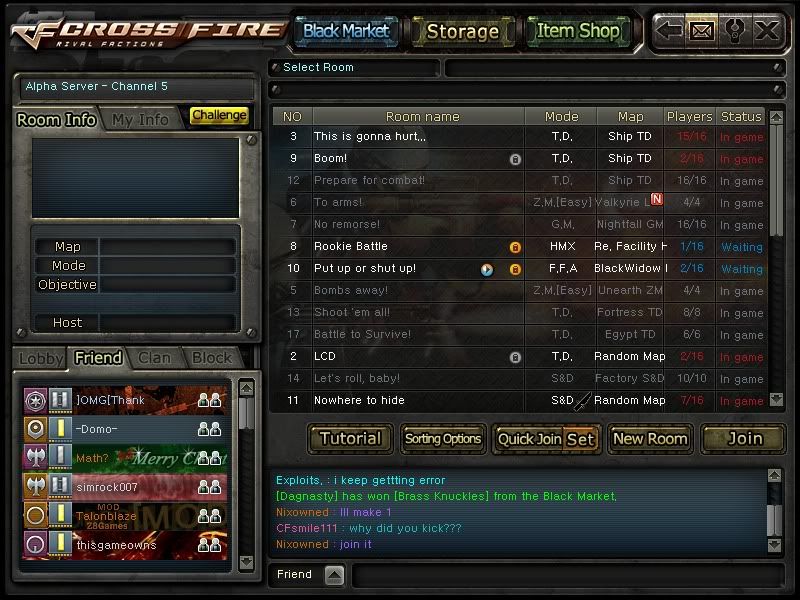Open the Clan tab
This screenshot has width=800, height=600.
154,357
